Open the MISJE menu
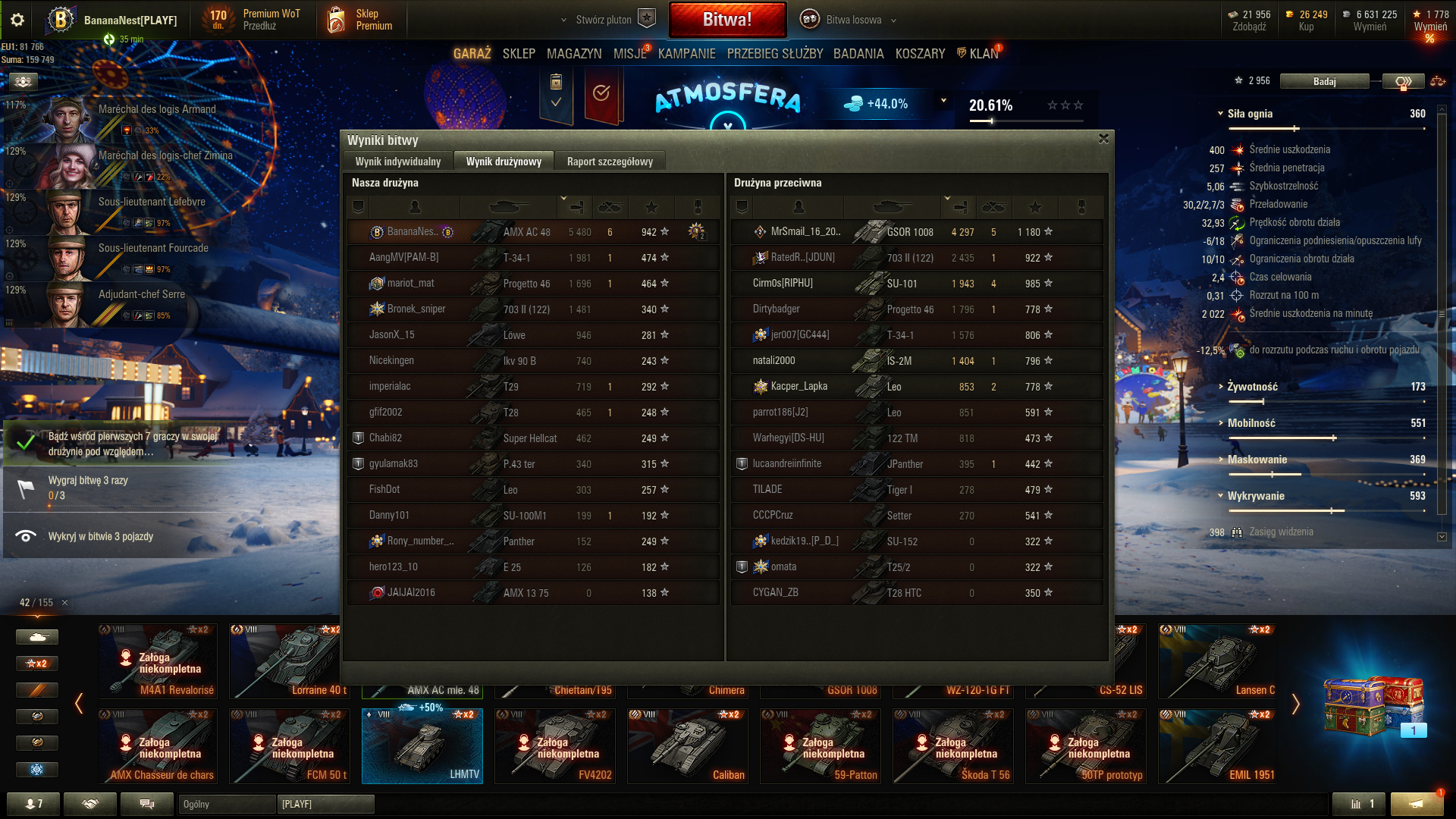The image size is (1456, 819). [x=629, y=54]
